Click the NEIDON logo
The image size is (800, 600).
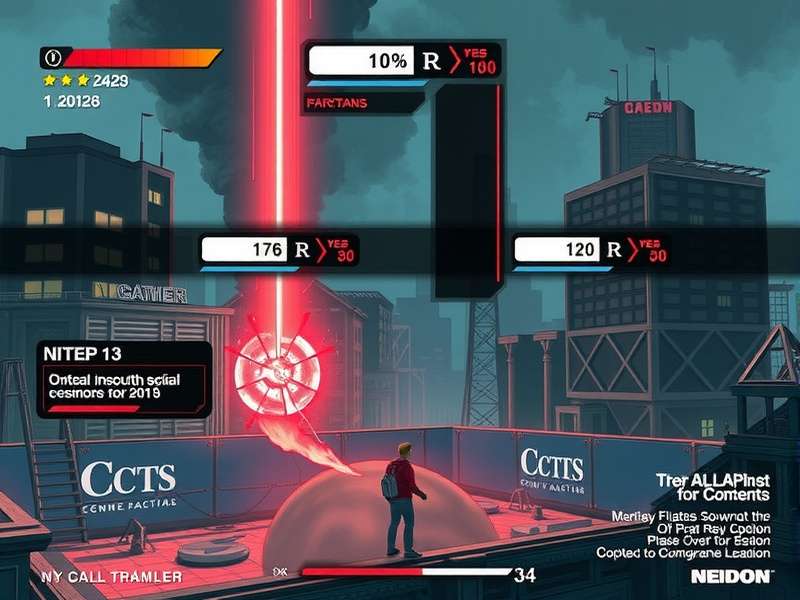pyautogui.click(x=731, y=576)
